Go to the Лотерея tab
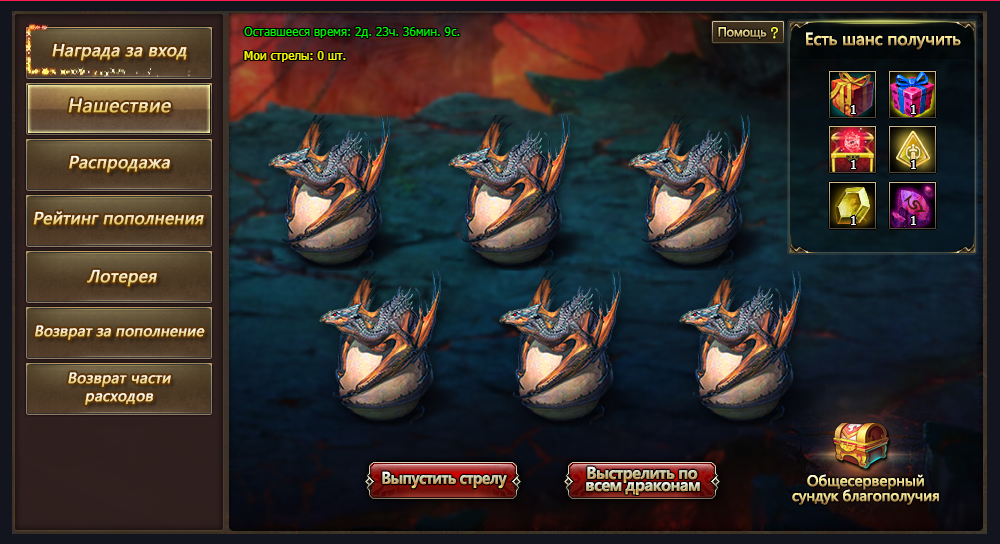Viewport: 1000px width, 544px height. (x=119, y=276)
